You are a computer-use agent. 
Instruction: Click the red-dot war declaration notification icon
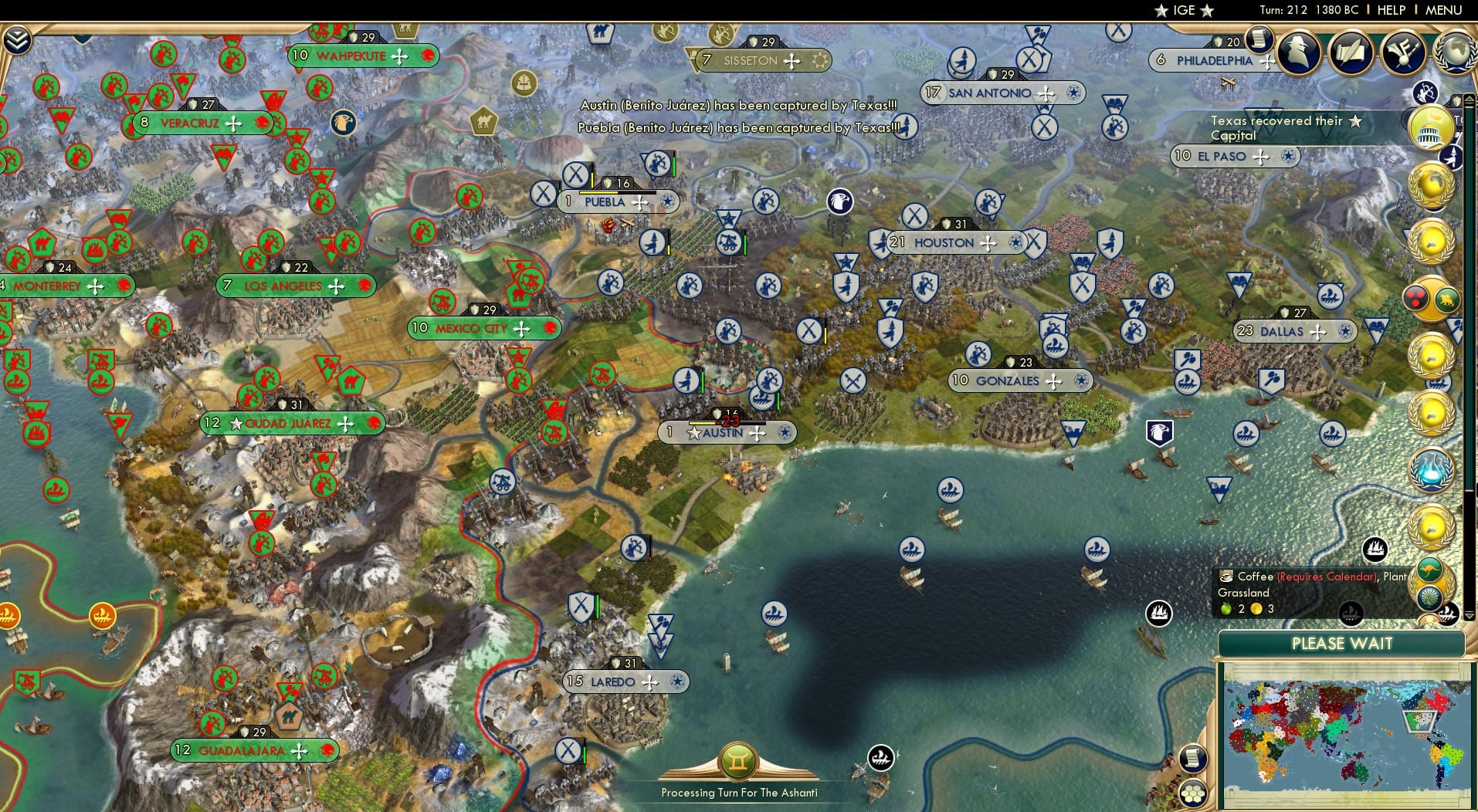[x=1417, y=297]
